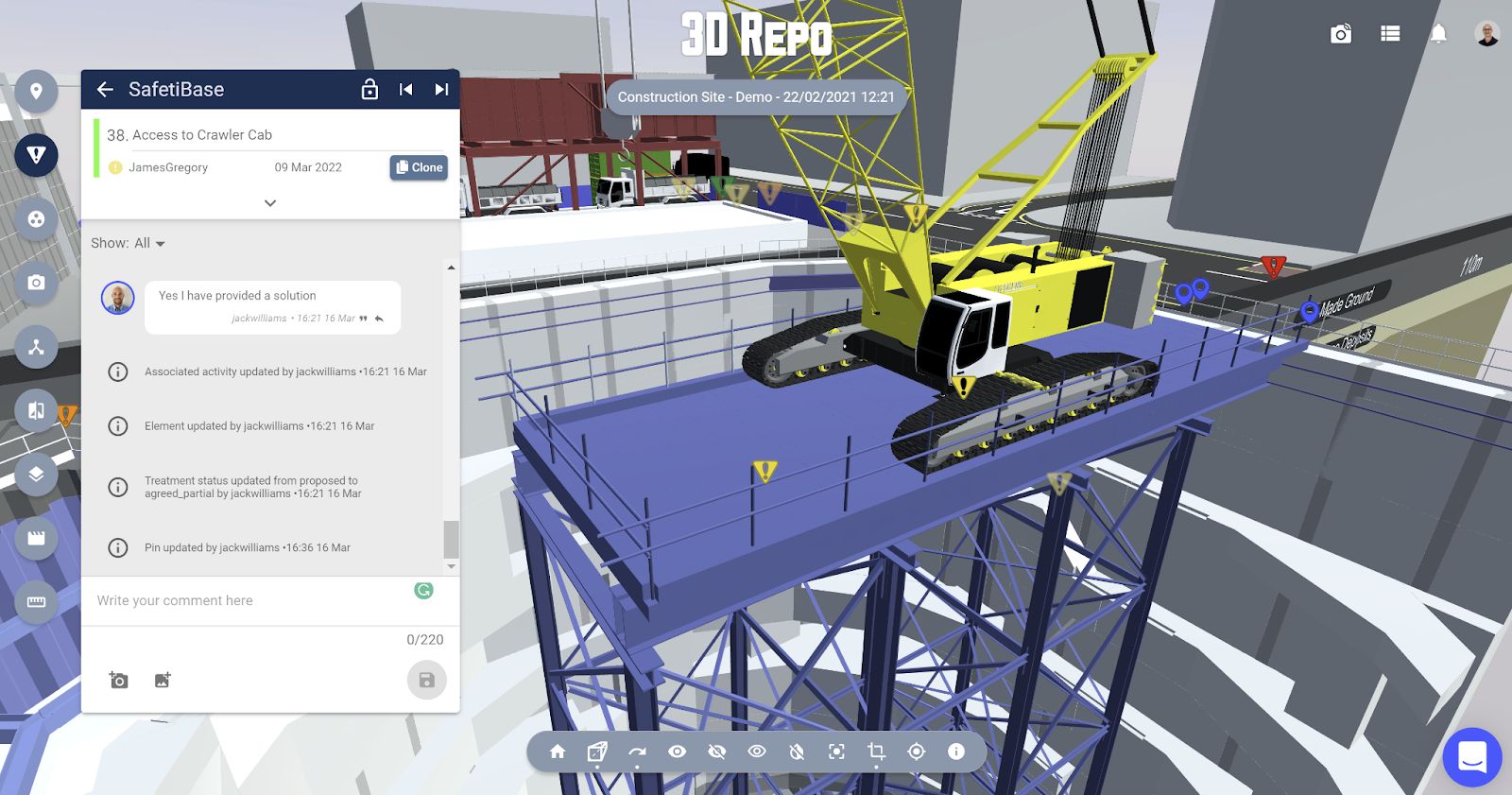Open the Compare models panel
The width and height of the screenshot is (1512, 795).
tap(36, 410)
